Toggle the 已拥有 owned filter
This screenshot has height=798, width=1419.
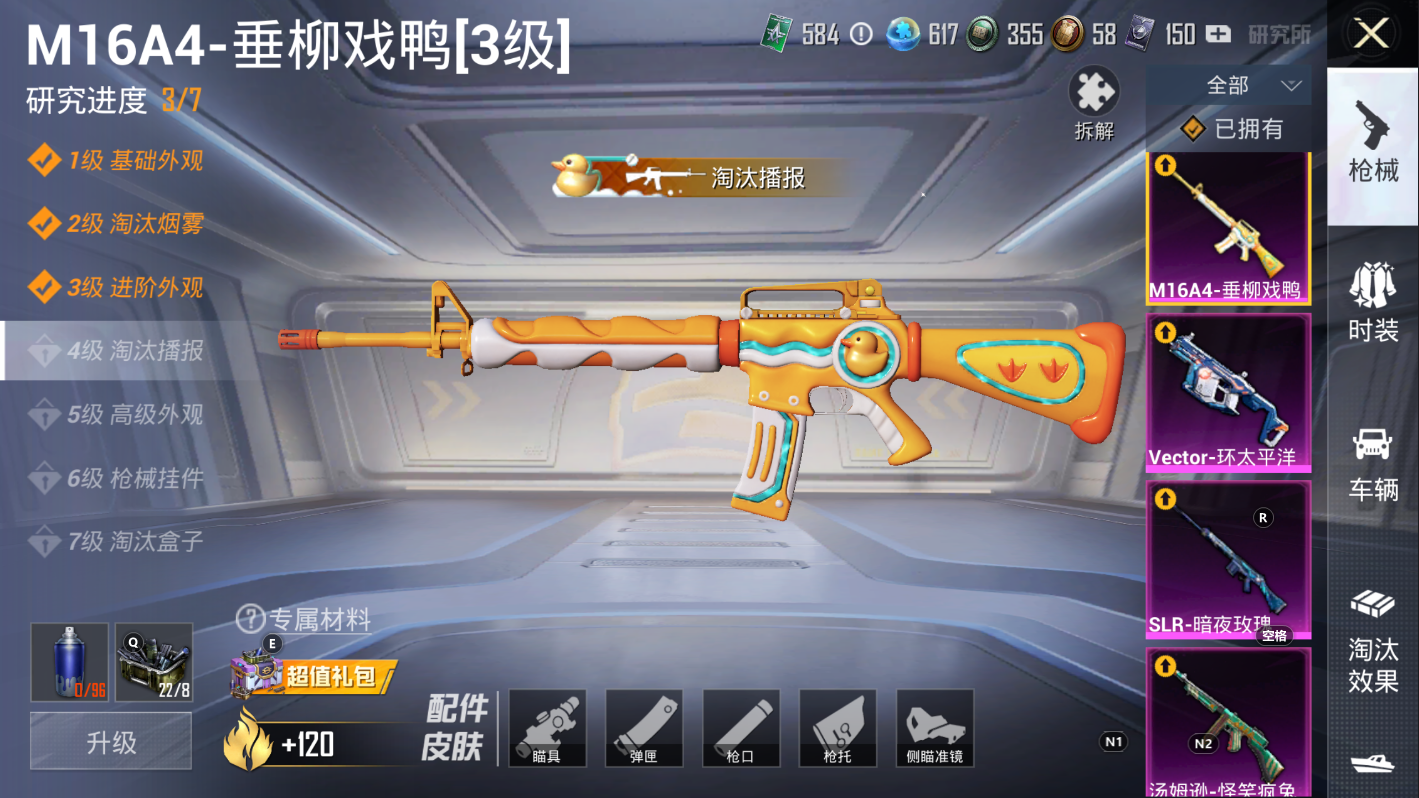coord(1234,129)
